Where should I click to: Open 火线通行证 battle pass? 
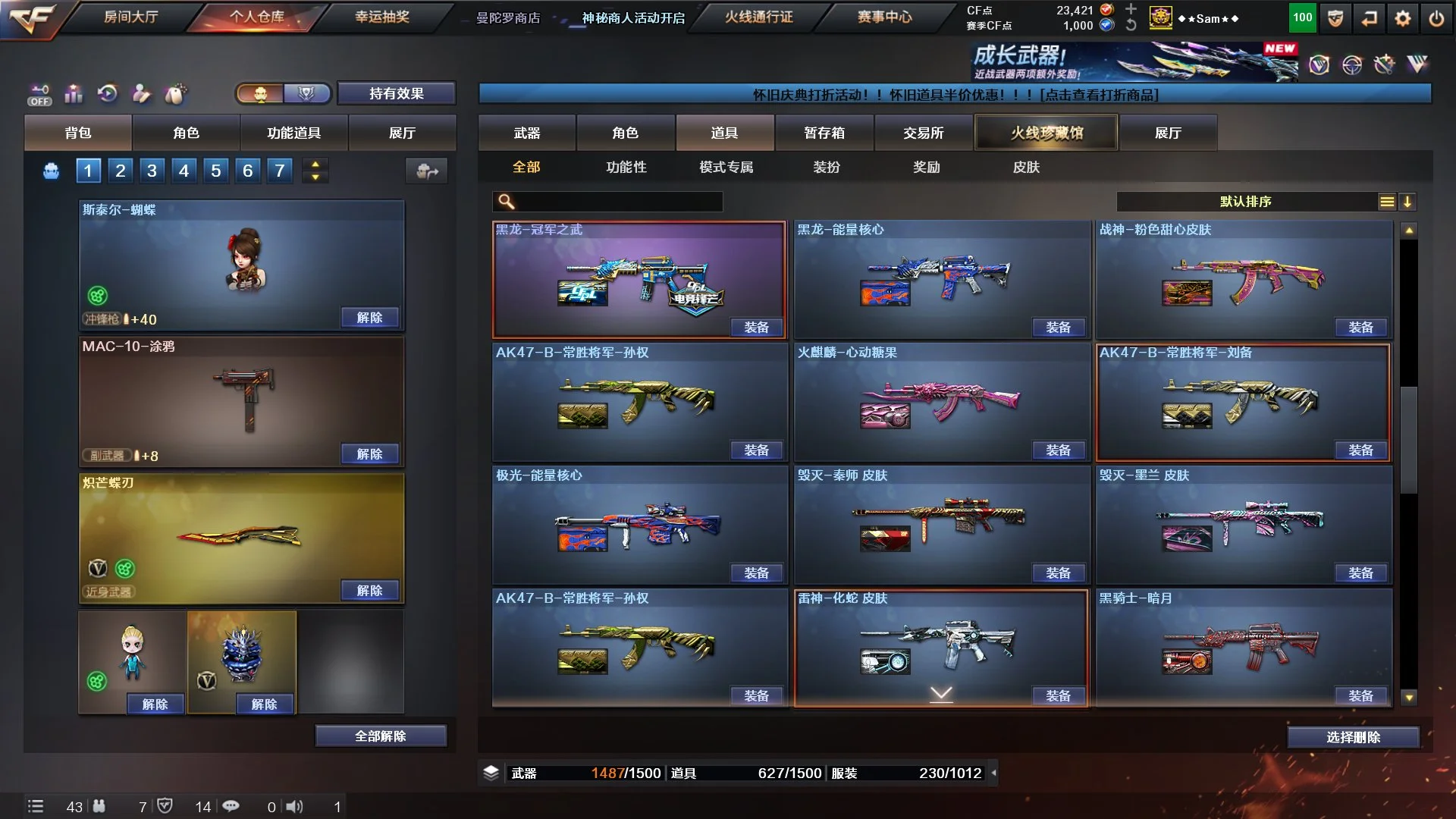758,17
